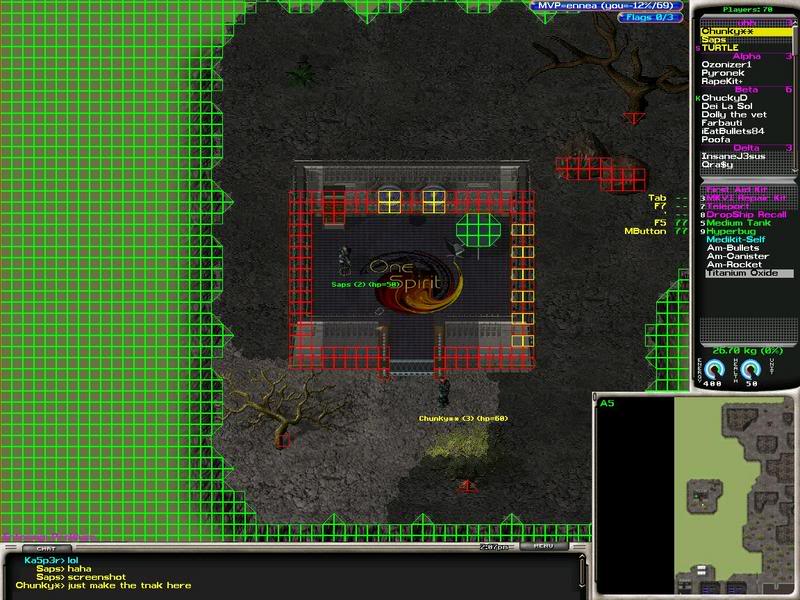This screenshot has width=800, height=600.
Task: Click the CHAT tab label
Action: click(46, 548)
